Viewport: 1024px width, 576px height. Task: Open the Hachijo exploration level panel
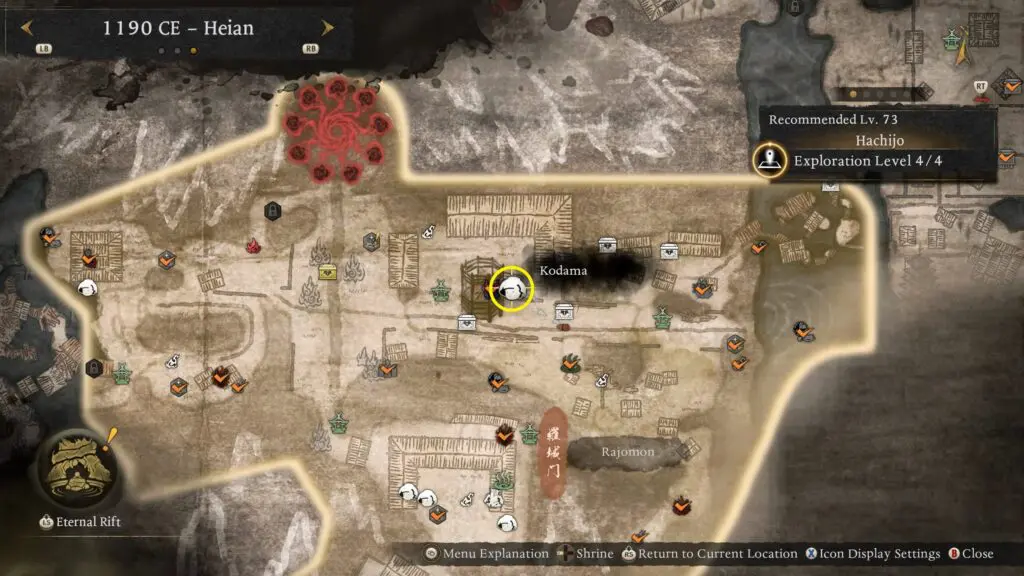[x=875, y=146]
